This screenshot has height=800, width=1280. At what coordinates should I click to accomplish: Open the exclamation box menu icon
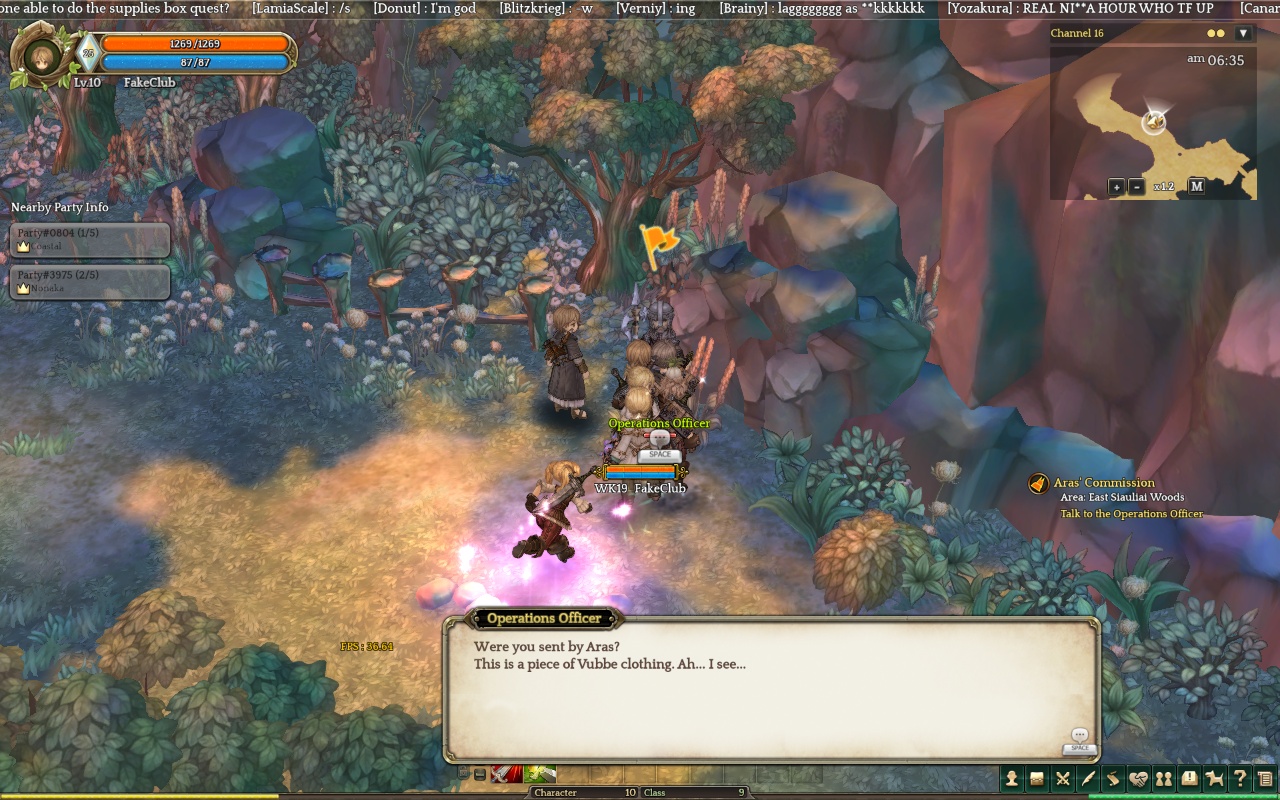1189,778
